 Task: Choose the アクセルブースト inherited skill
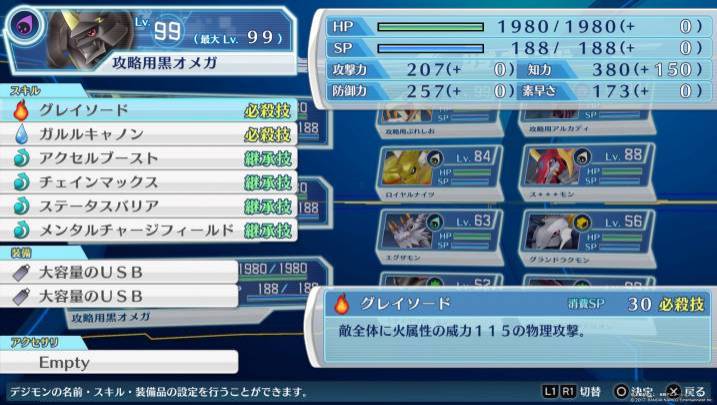pyautogui.click(x=150, y=158)
